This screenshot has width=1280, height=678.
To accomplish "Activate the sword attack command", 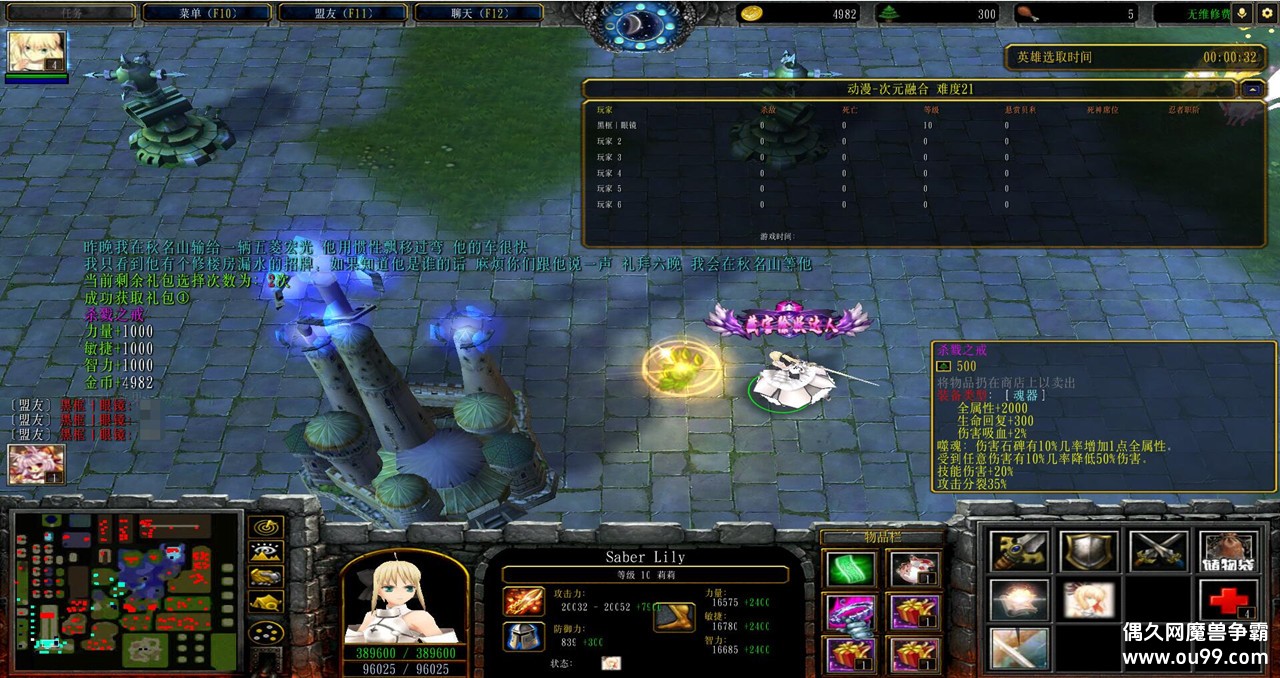I will pos(1019,551).
